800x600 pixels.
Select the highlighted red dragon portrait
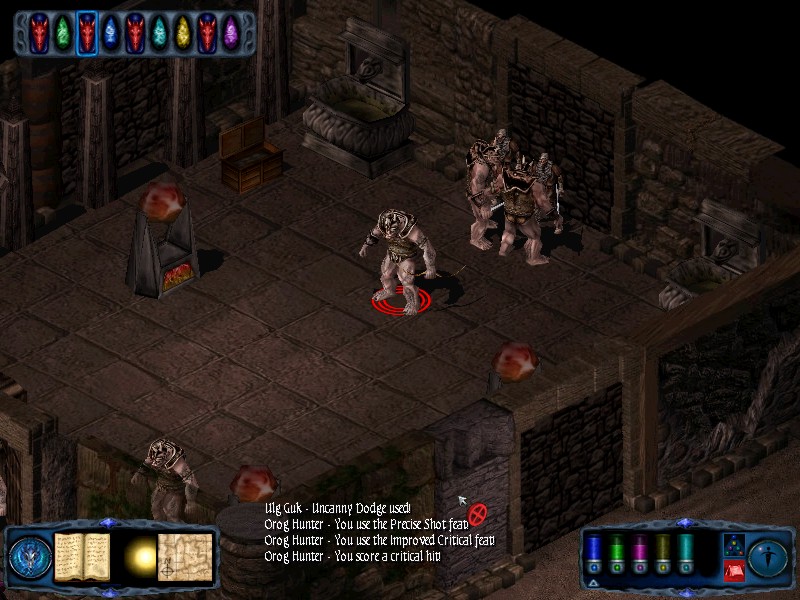87,33
